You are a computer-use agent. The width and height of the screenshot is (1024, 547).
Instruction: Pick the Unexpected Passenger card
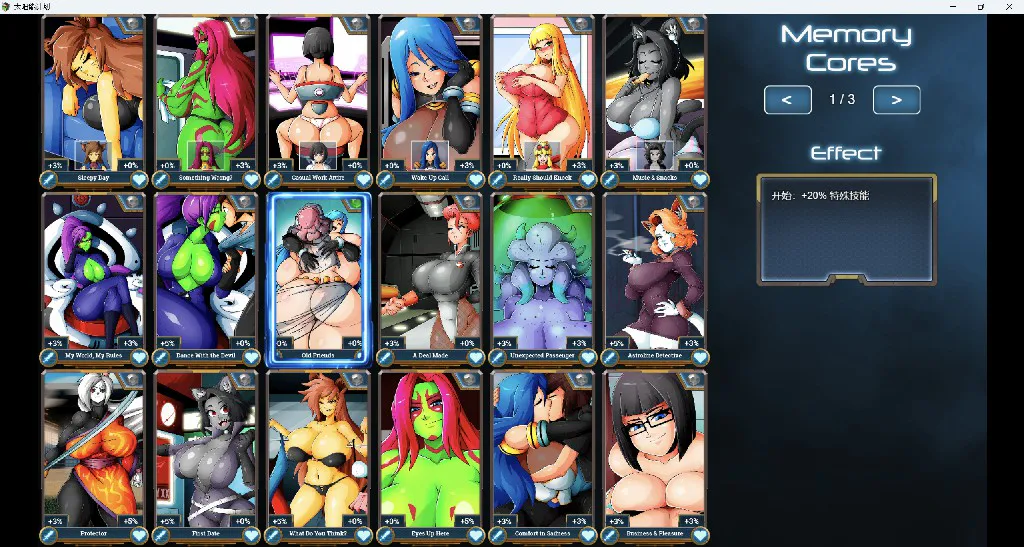point(543,275)
